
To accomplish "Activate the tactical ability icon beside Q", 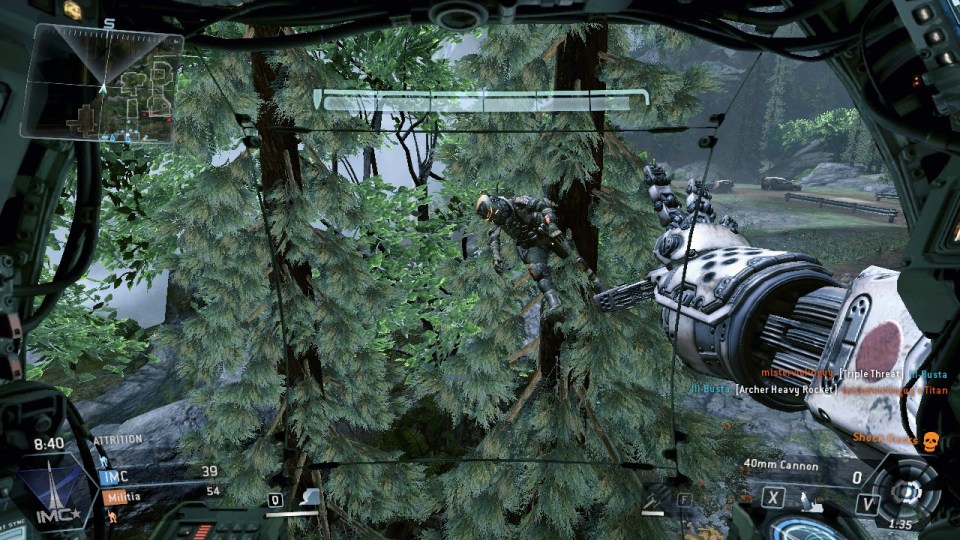I will (309, 497).
